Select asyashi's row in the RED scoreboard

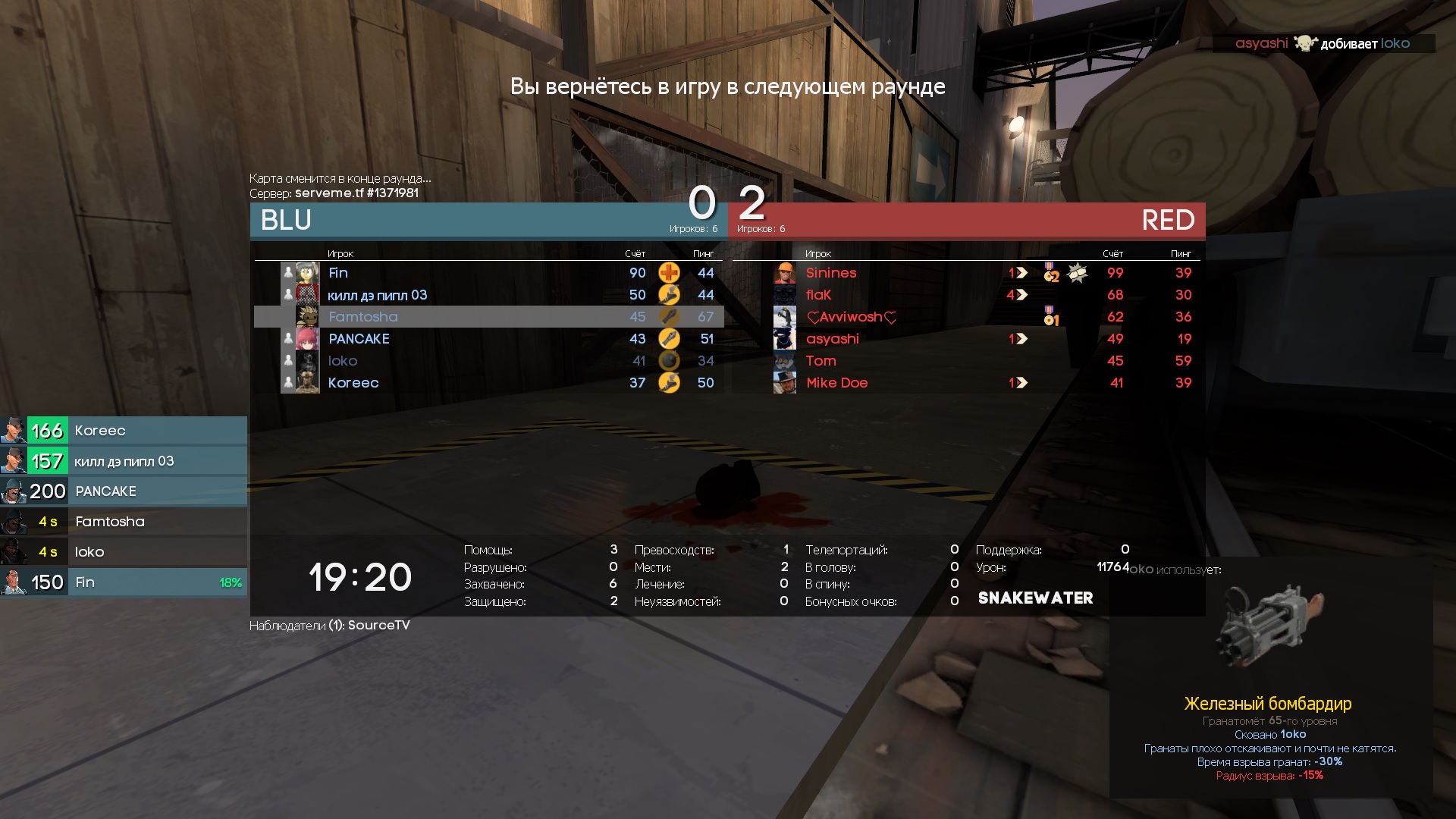pos(832,339)
